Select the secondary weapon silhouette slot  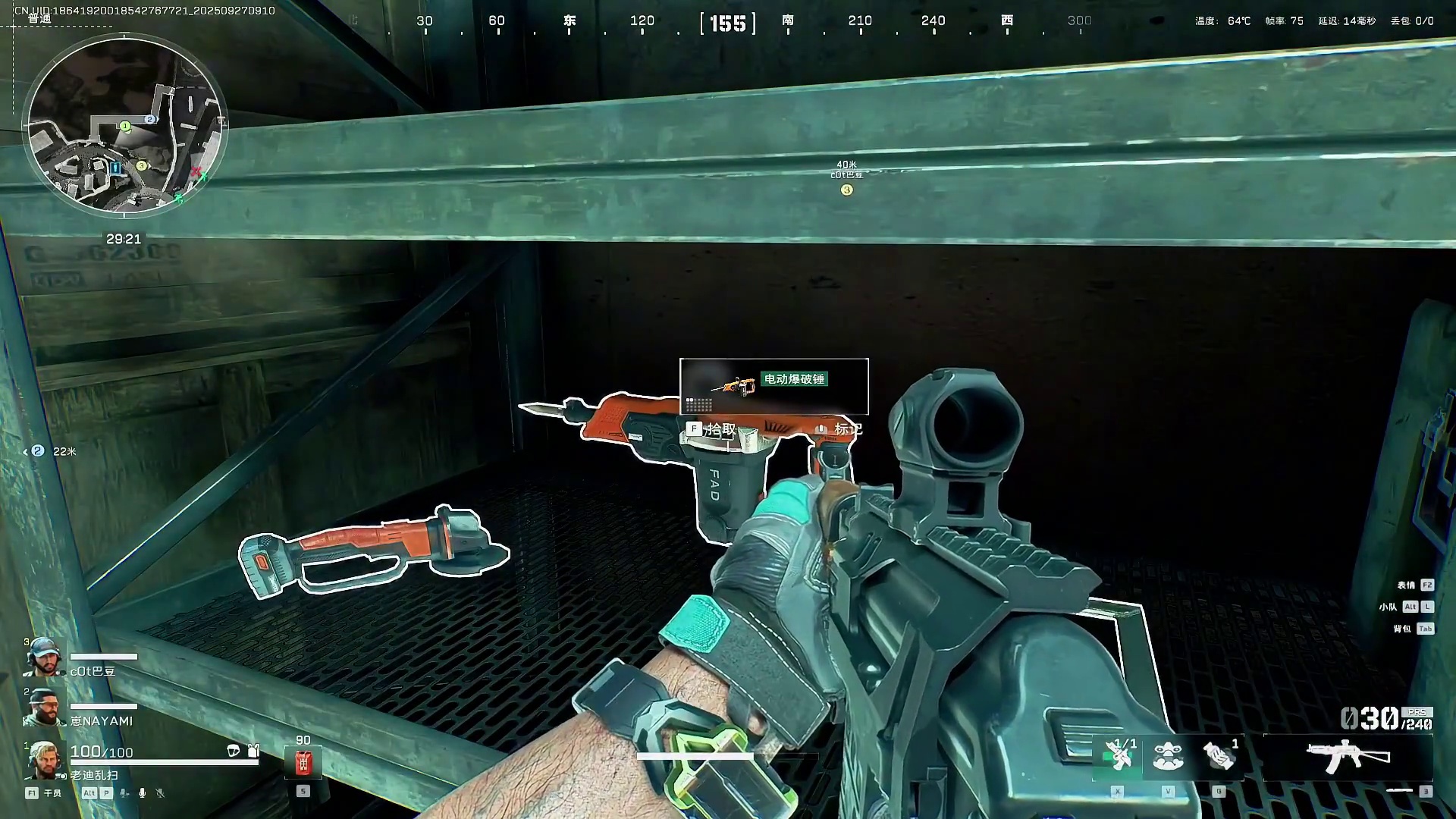coord(1399,791)
